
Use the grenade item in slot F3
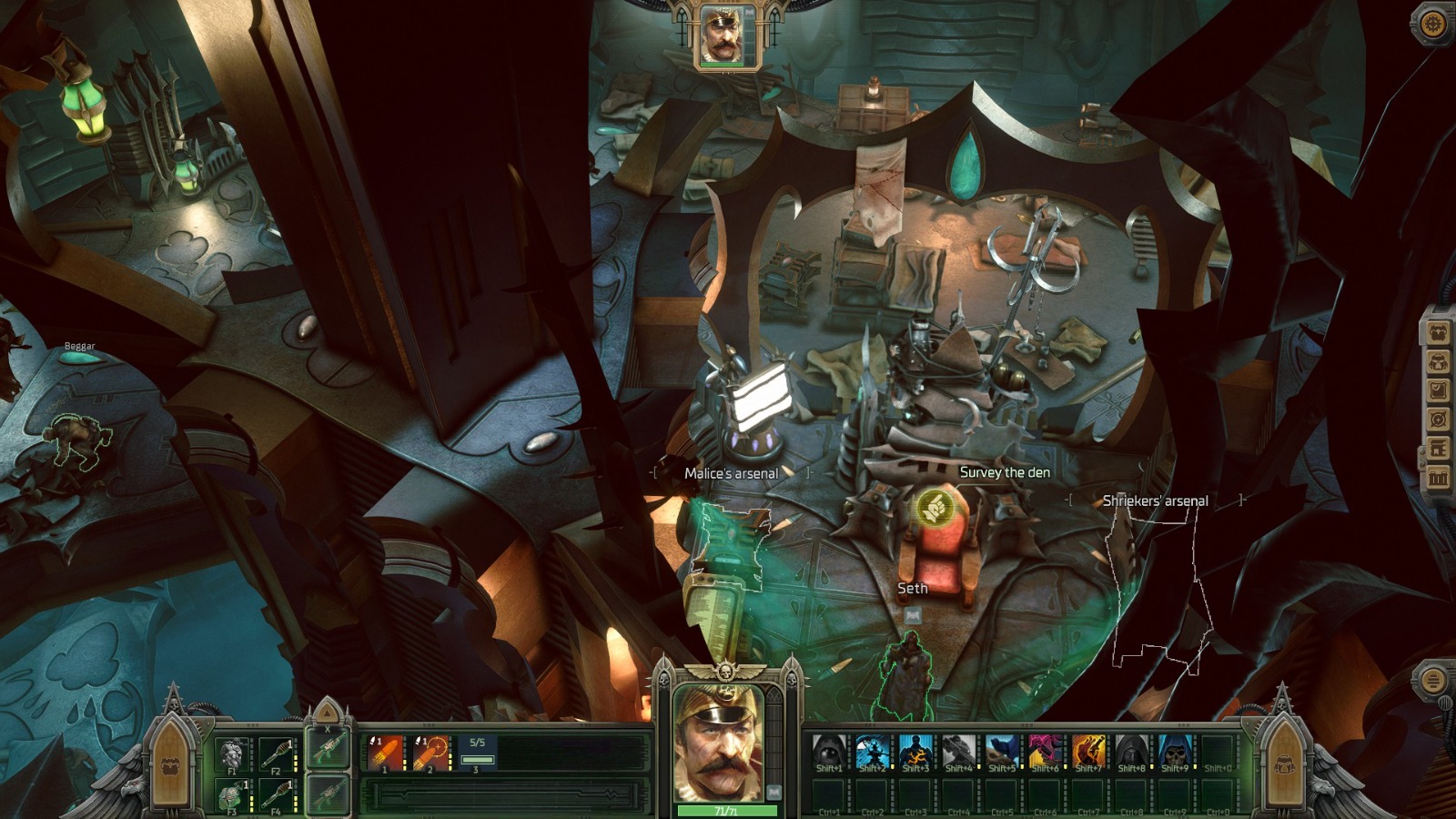pos(231,794)
